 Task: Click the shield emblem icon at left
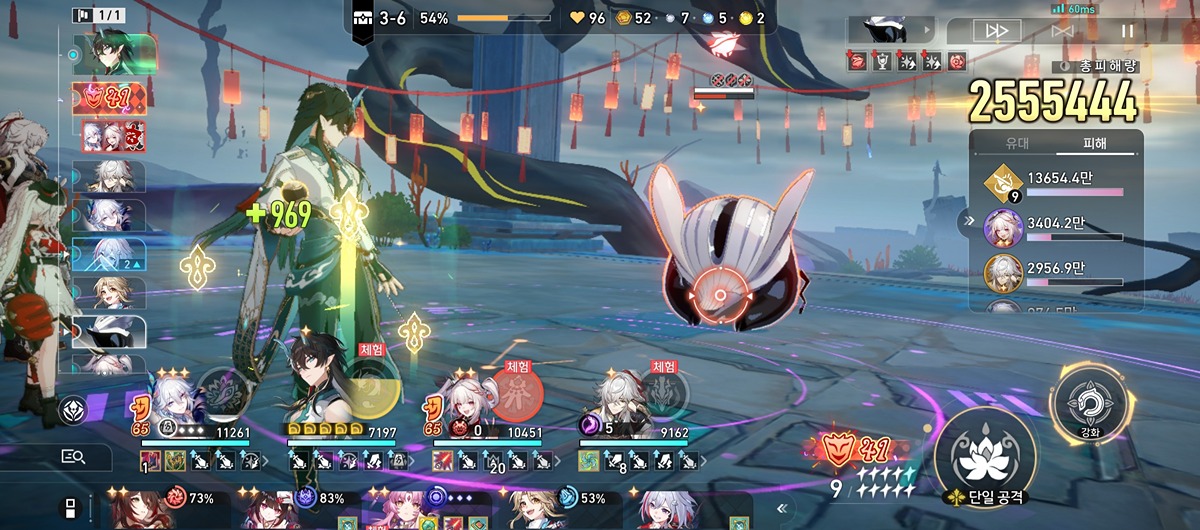tap(73, 409)
